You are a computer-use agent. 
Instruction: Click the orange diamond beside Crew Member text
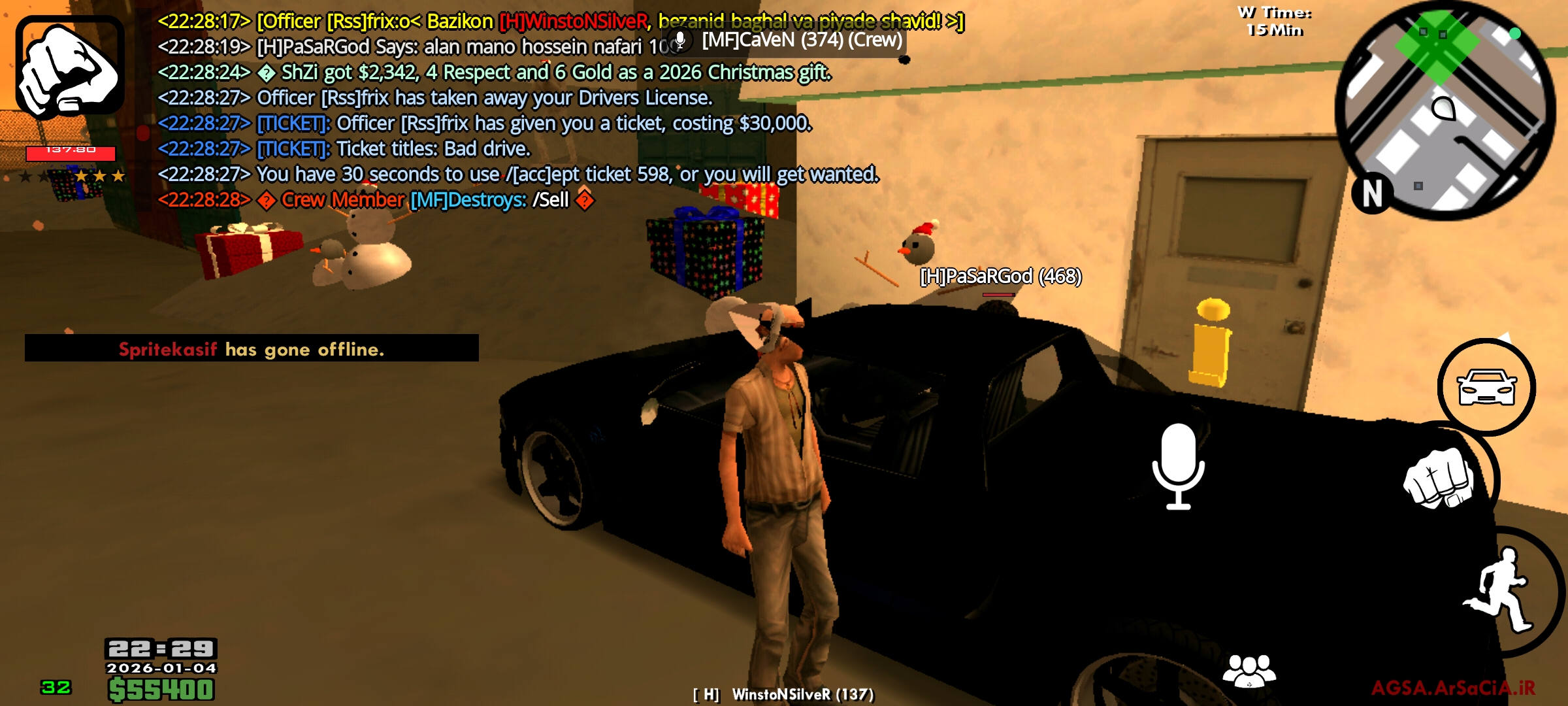point(268,199)
